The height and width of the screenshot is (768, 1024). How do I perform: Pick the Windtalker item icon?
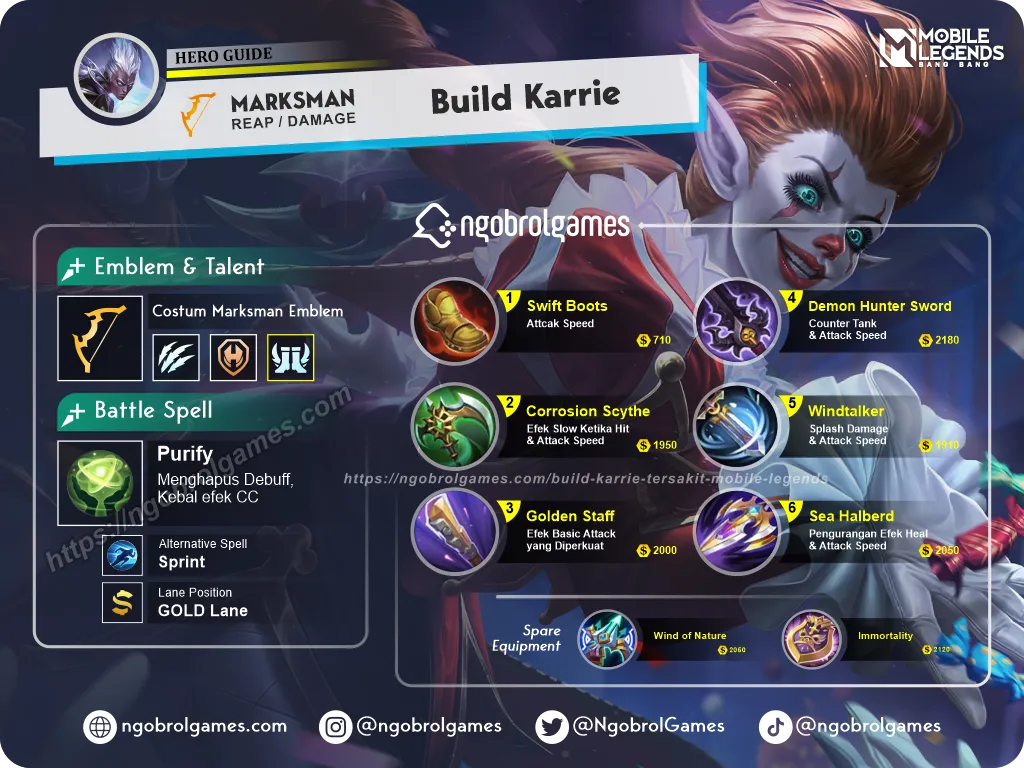(736, 426)
